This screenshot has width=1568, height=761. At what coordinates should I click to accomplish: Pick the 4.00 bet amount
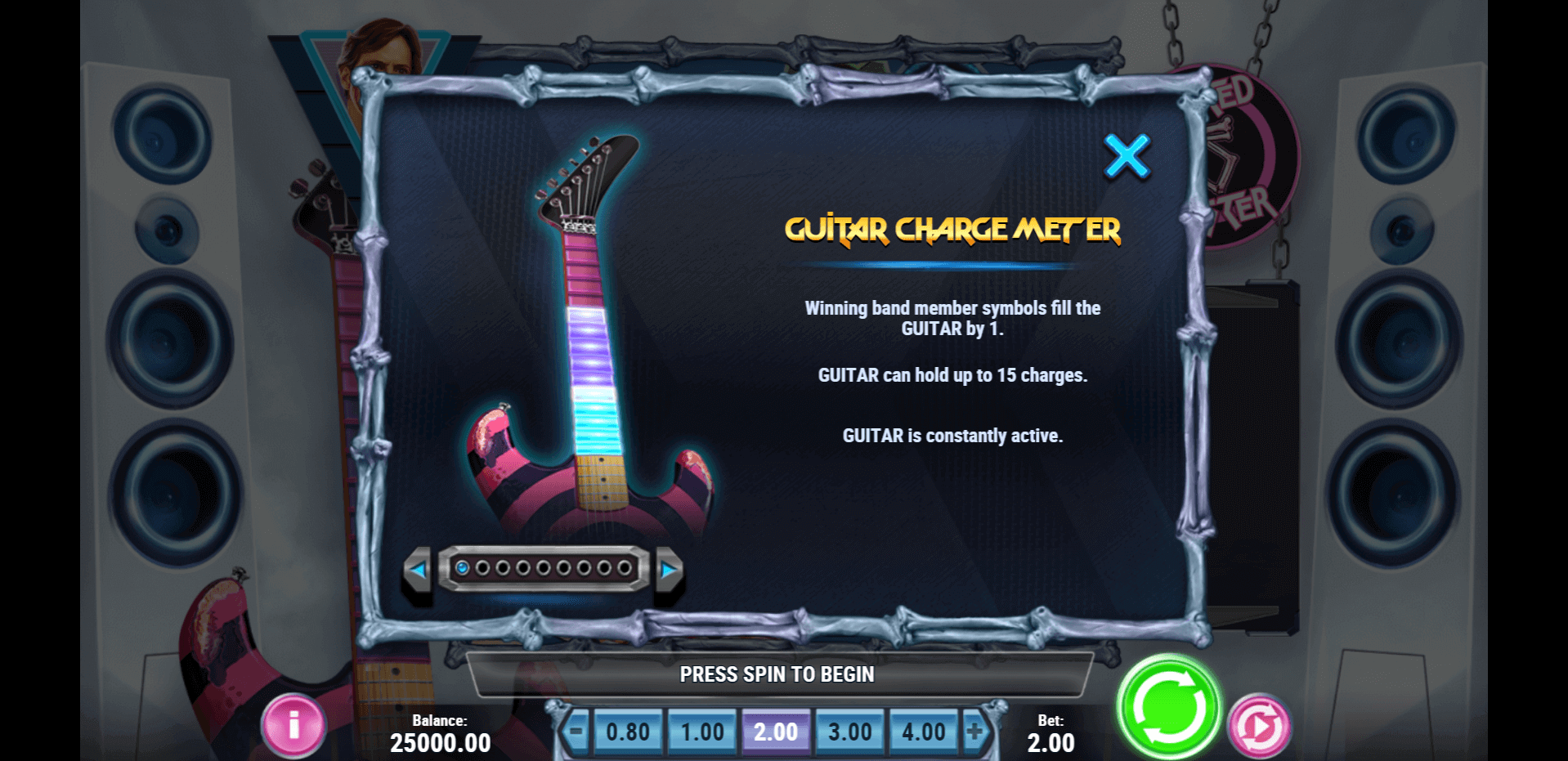(923, 732)
